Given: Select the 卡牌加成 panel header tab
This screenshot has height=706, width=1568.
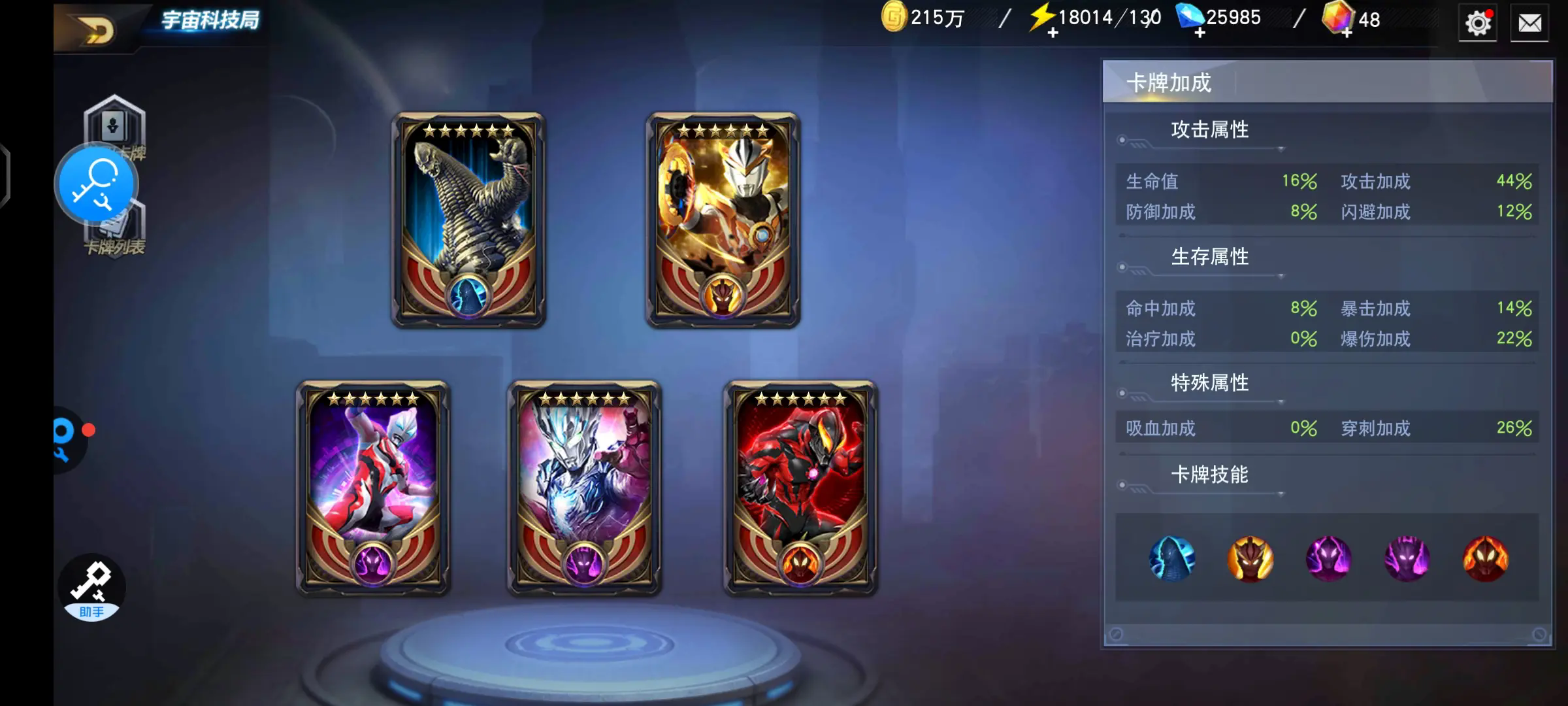Looking at the screenshot, I should (x=1169, y=84).
